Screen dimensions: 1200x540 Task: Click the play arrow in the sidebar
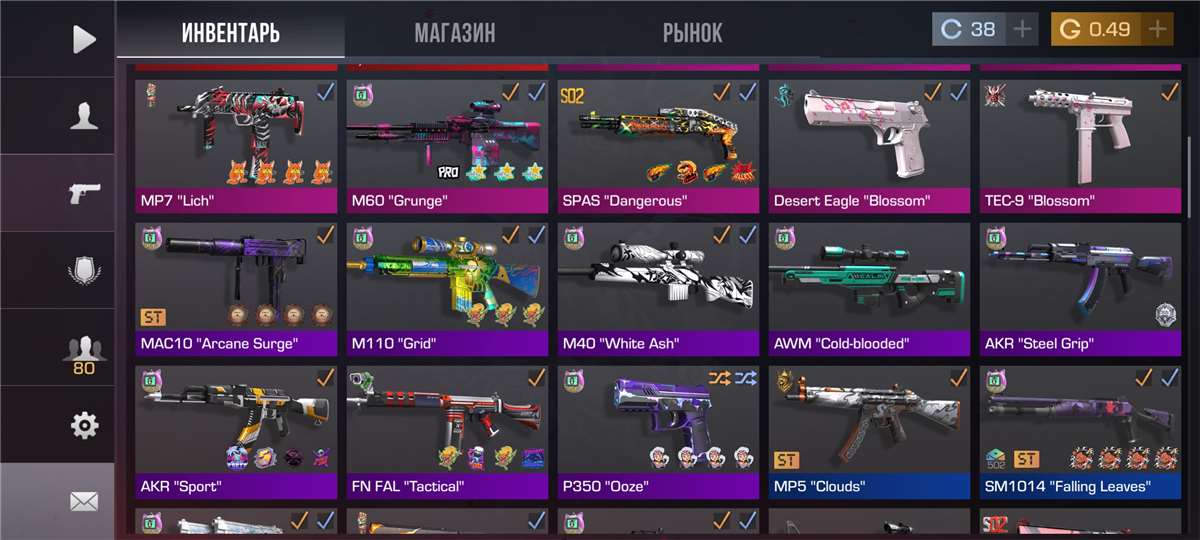click(x=84, y=39)
